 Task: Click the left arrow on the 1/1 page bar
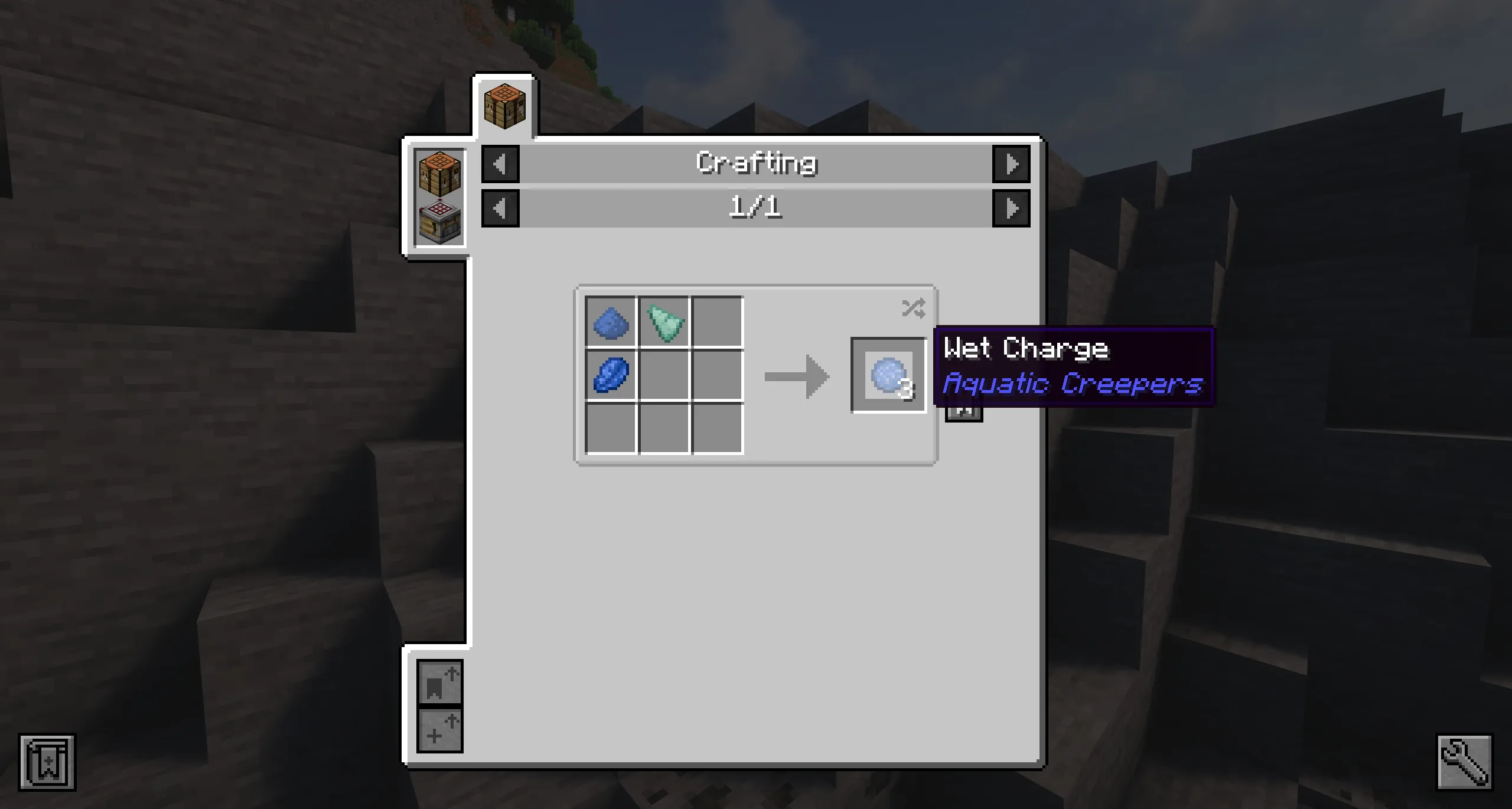click(x=500, y=207)
